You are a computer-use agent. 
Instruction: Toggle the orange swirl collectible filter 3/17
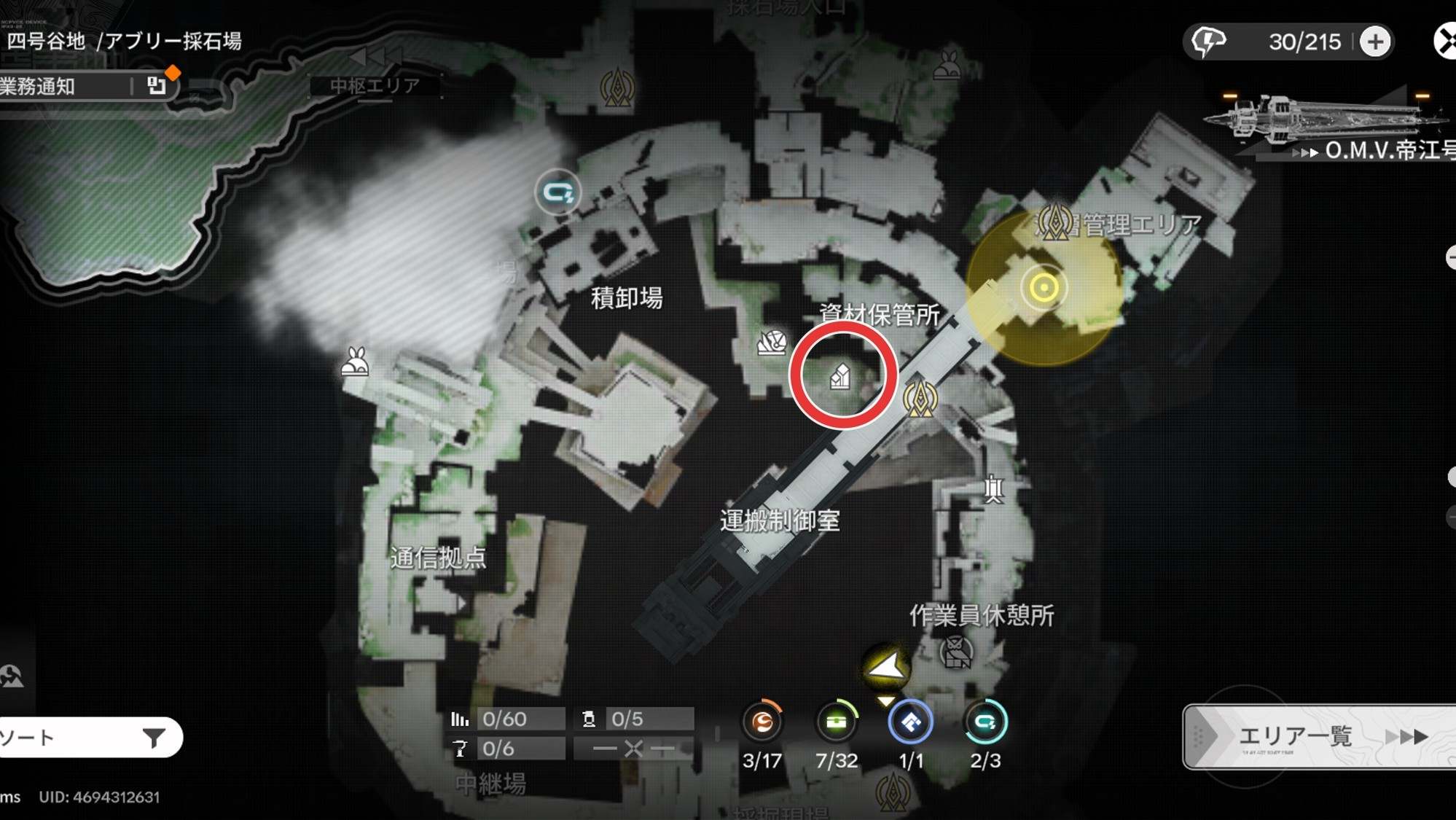click(762, 722)
